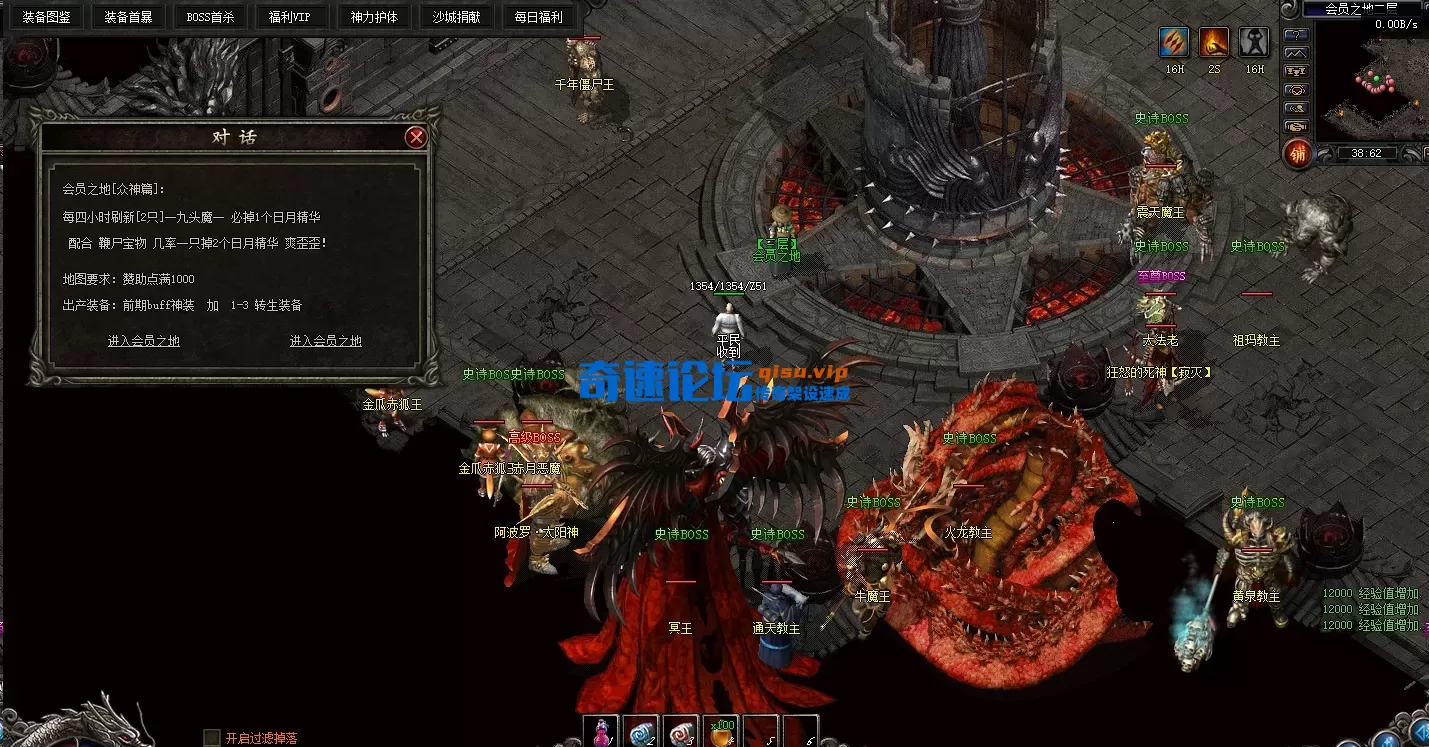Select the BOSS首杀 button
The height and width of the screenshot is (747, 1429).
pos(210,17)
